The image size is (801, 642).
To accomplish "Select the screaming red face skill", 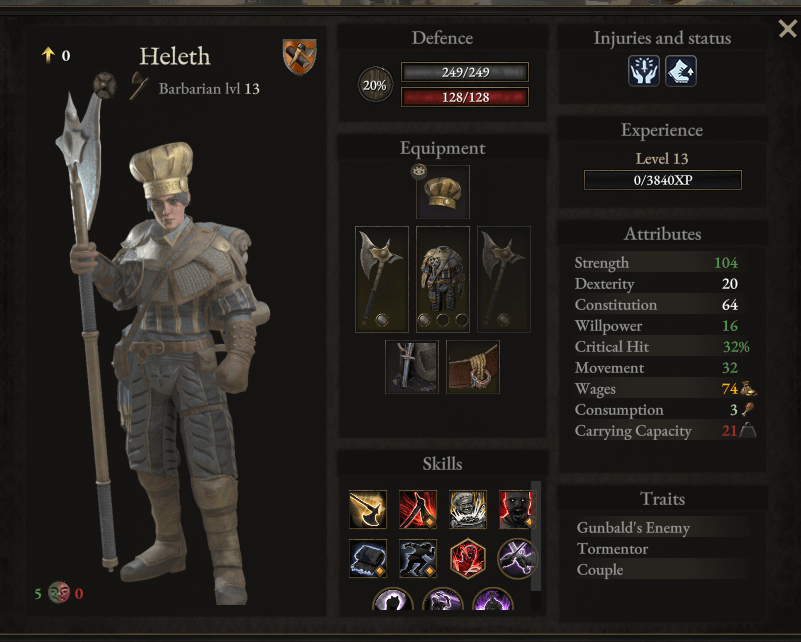I will 515,509.
